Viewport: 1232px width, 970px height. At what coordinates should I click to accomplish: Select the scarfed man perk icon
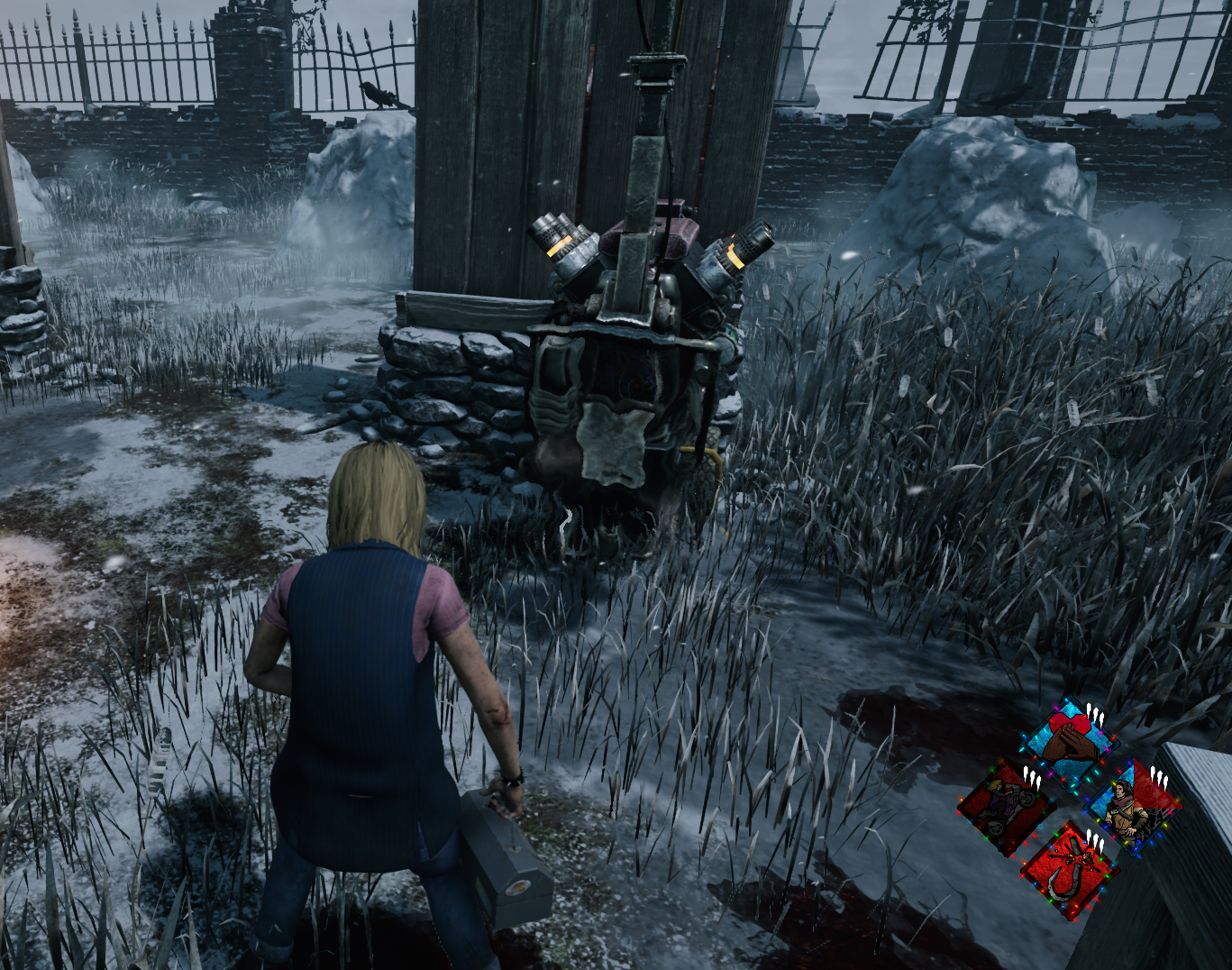click(x=1132, y=805)
